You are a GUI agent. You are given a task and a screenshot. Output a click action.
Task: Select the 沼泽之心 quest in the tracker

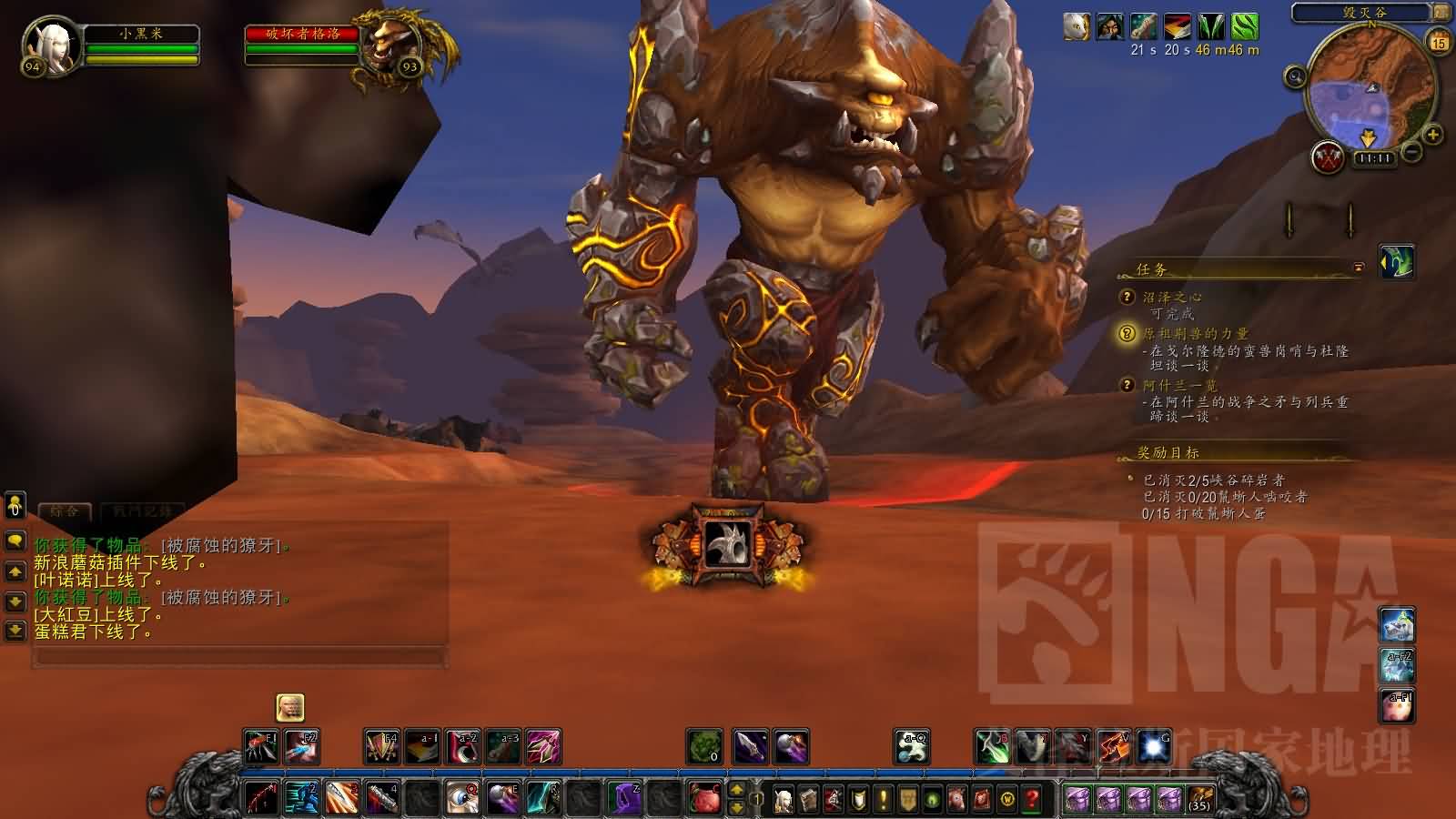pos(1172,297)
